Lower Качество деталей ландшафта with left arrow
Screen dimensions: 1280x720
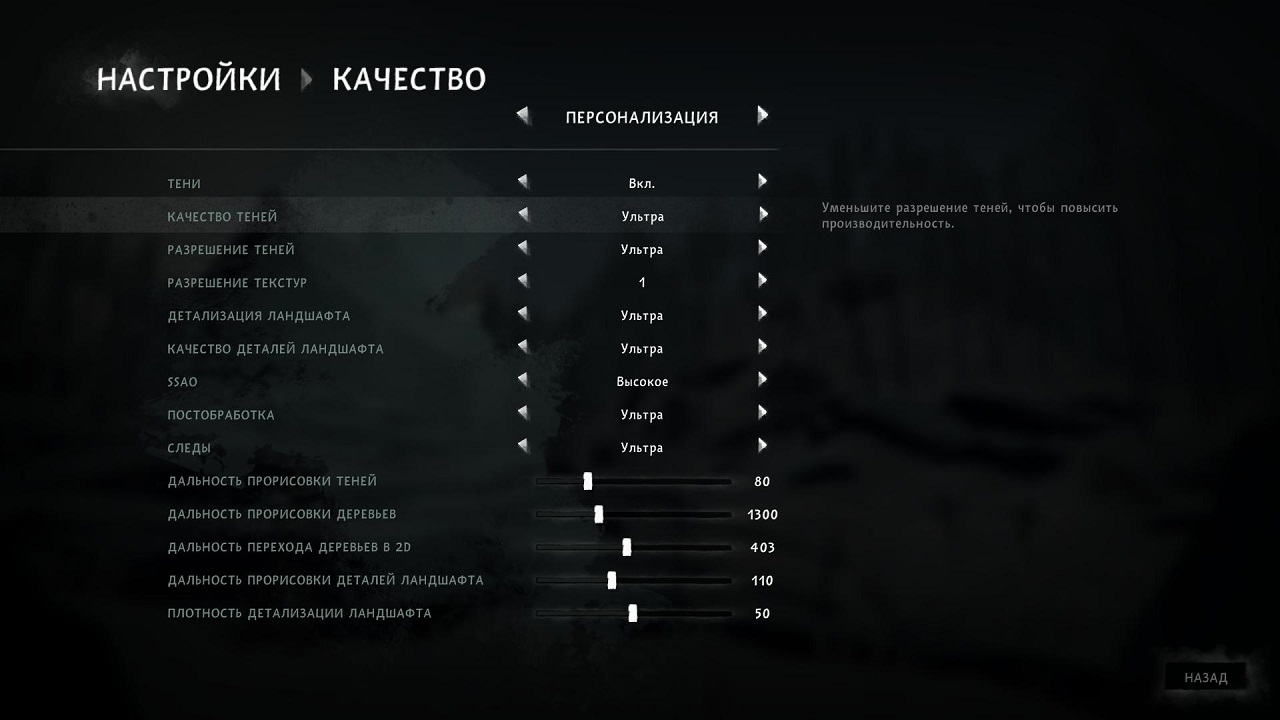point(523,347)
